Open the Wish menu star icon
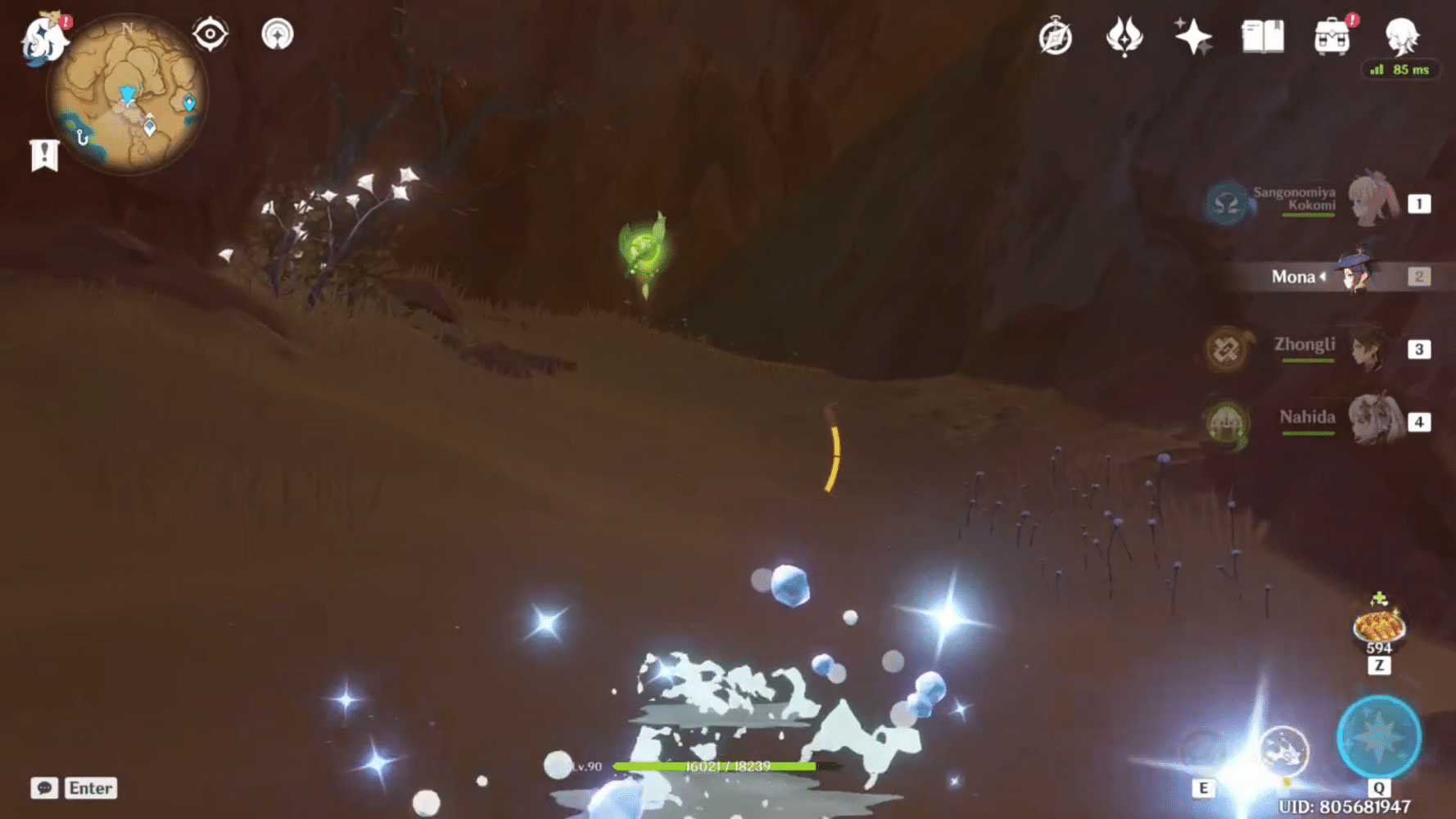The width and height of the screenshot is (1456, 819). (x=1194, y=35)
